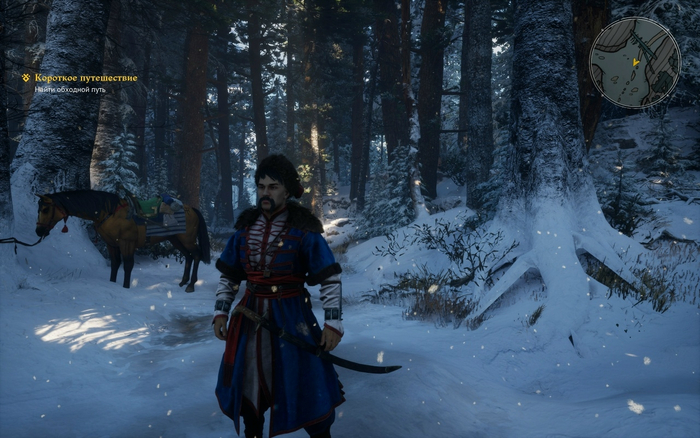The height and width of the screenshot is (438, 700).
Task: Open the circular minimap
Action: [634, 63]
